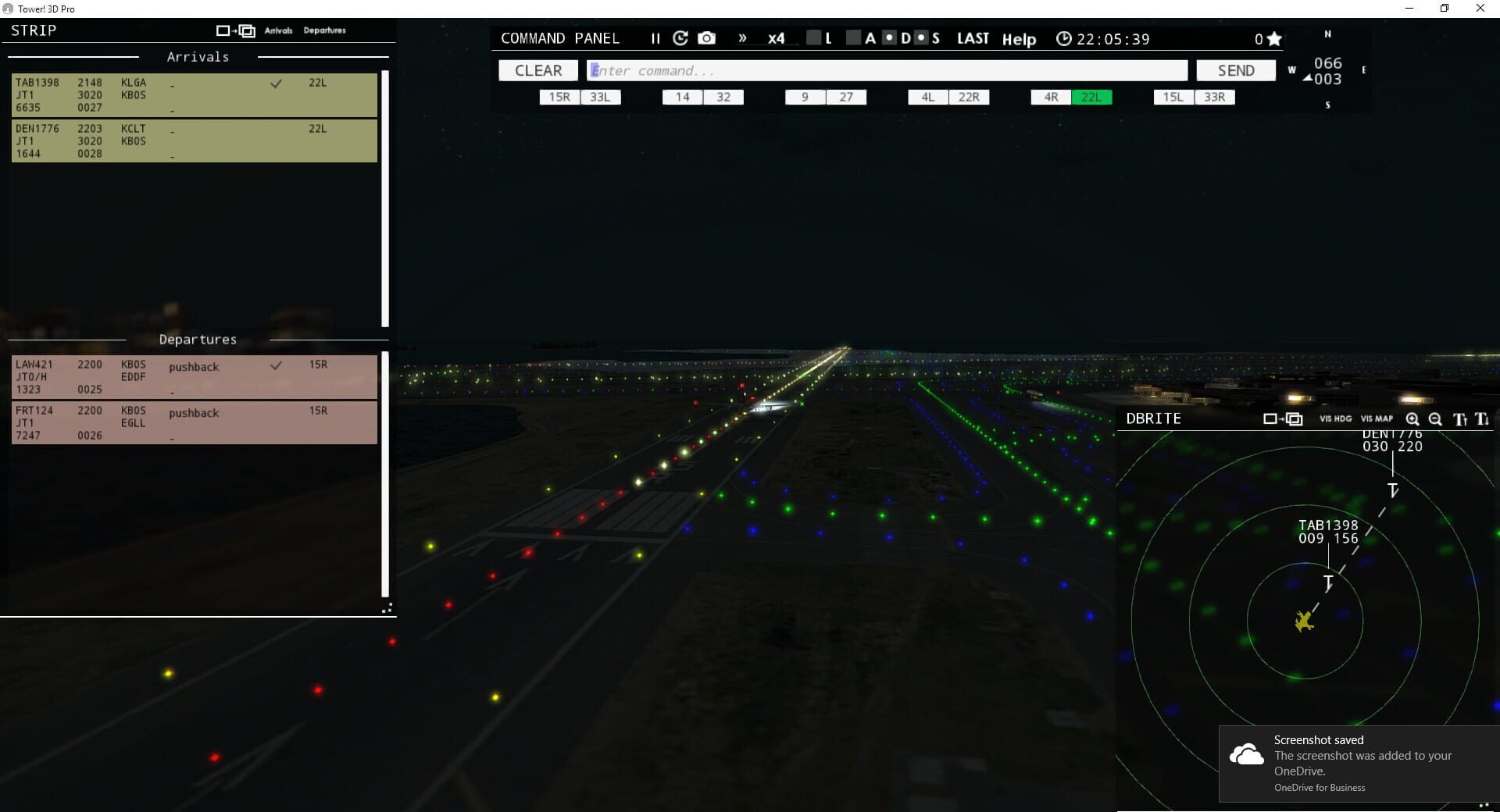Screen dimensions: 1500x812
Task: Zoom in on the DBRITE radar
Action: coord(1412,419)
